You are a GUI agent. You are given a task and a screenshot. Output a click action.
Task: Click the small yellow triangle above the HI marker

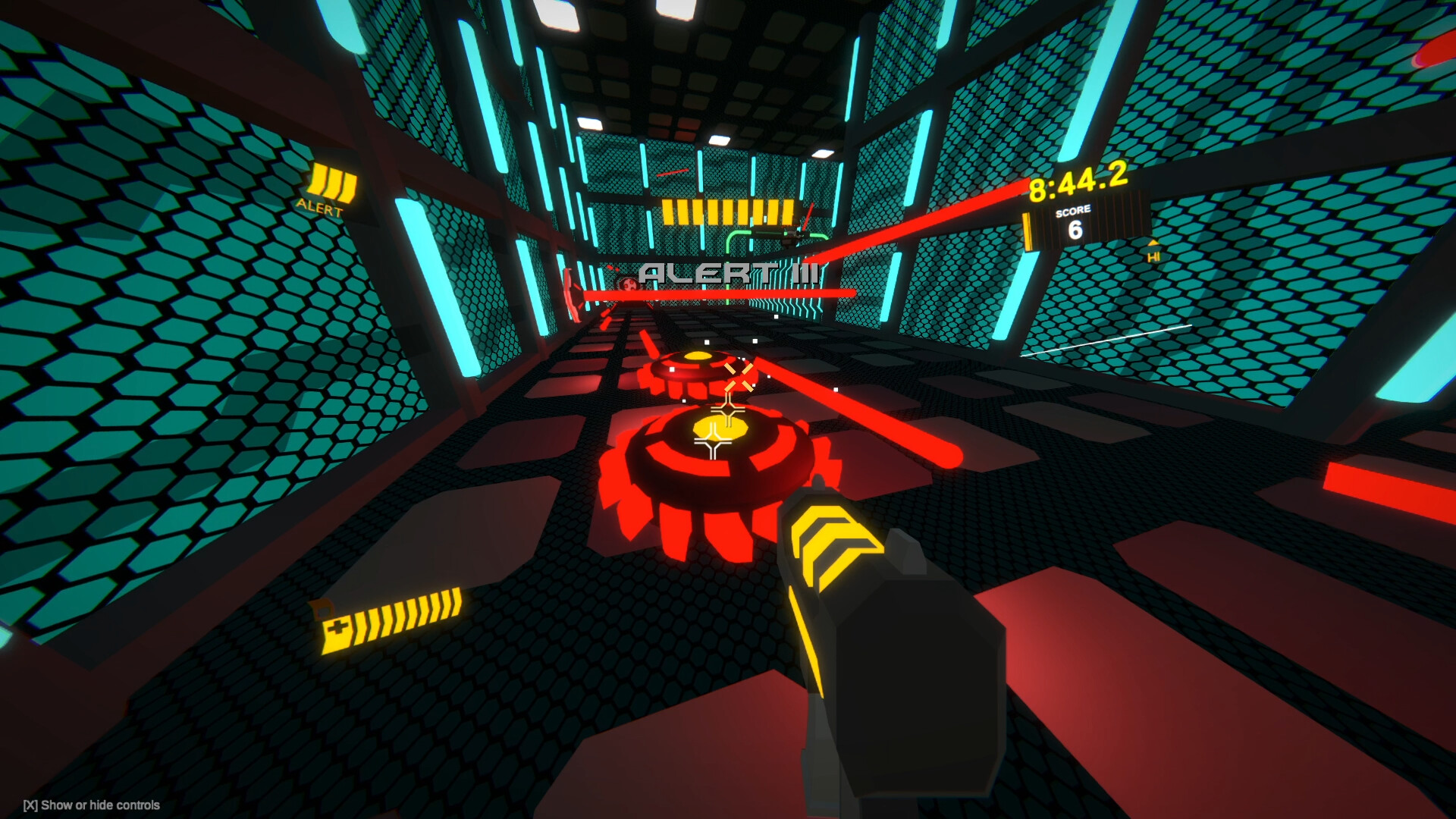[1153, 243]
